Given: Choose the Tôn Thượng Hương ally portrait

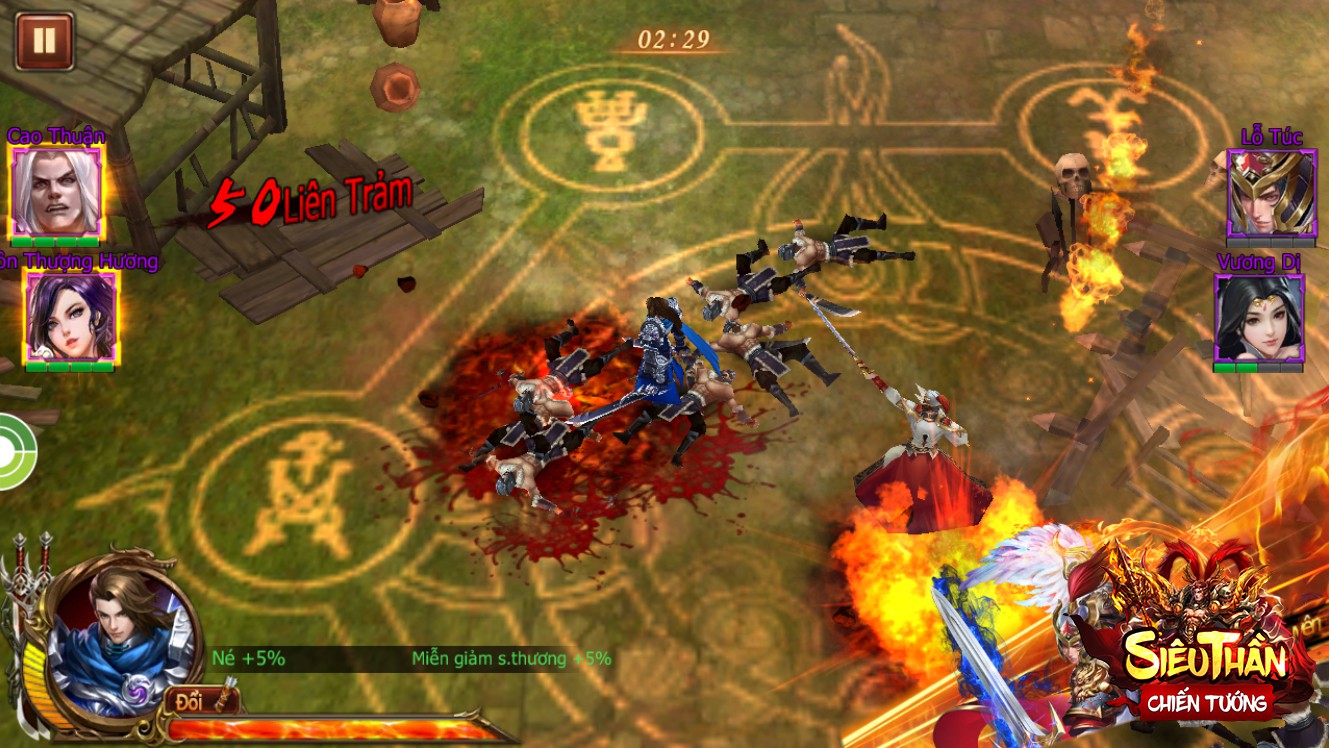Looking at the screenshot, I should (x=71, y=316).
